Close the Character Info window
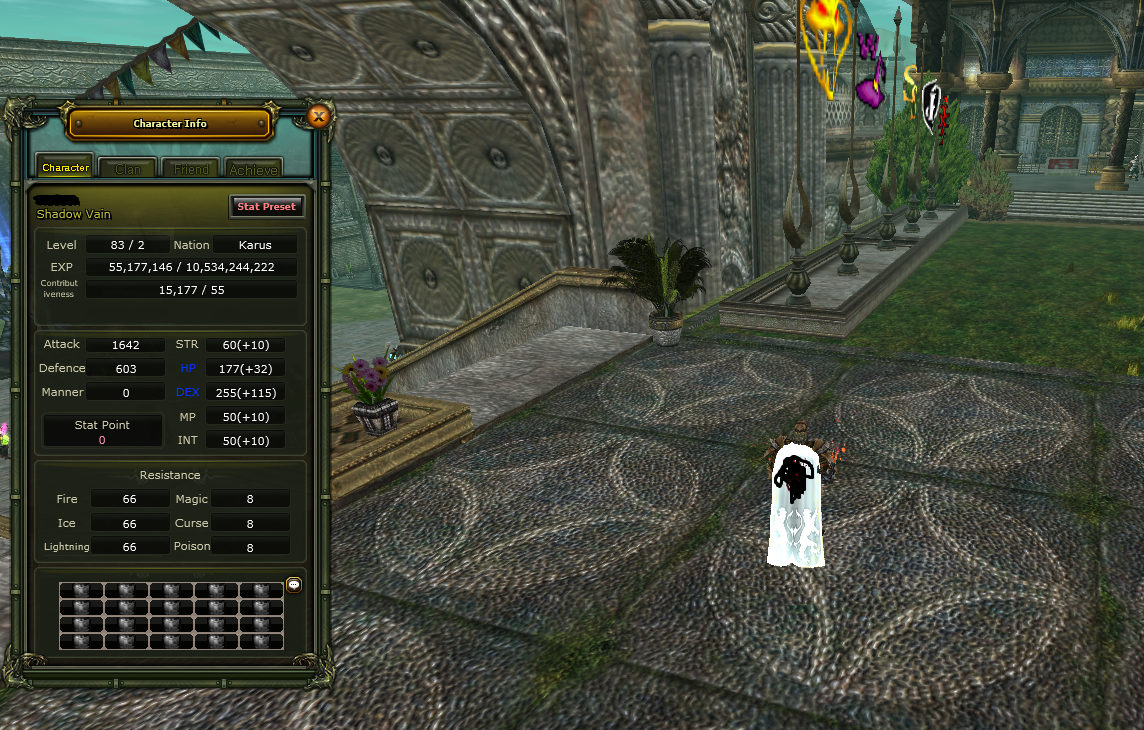 click(x=319, y=117)
